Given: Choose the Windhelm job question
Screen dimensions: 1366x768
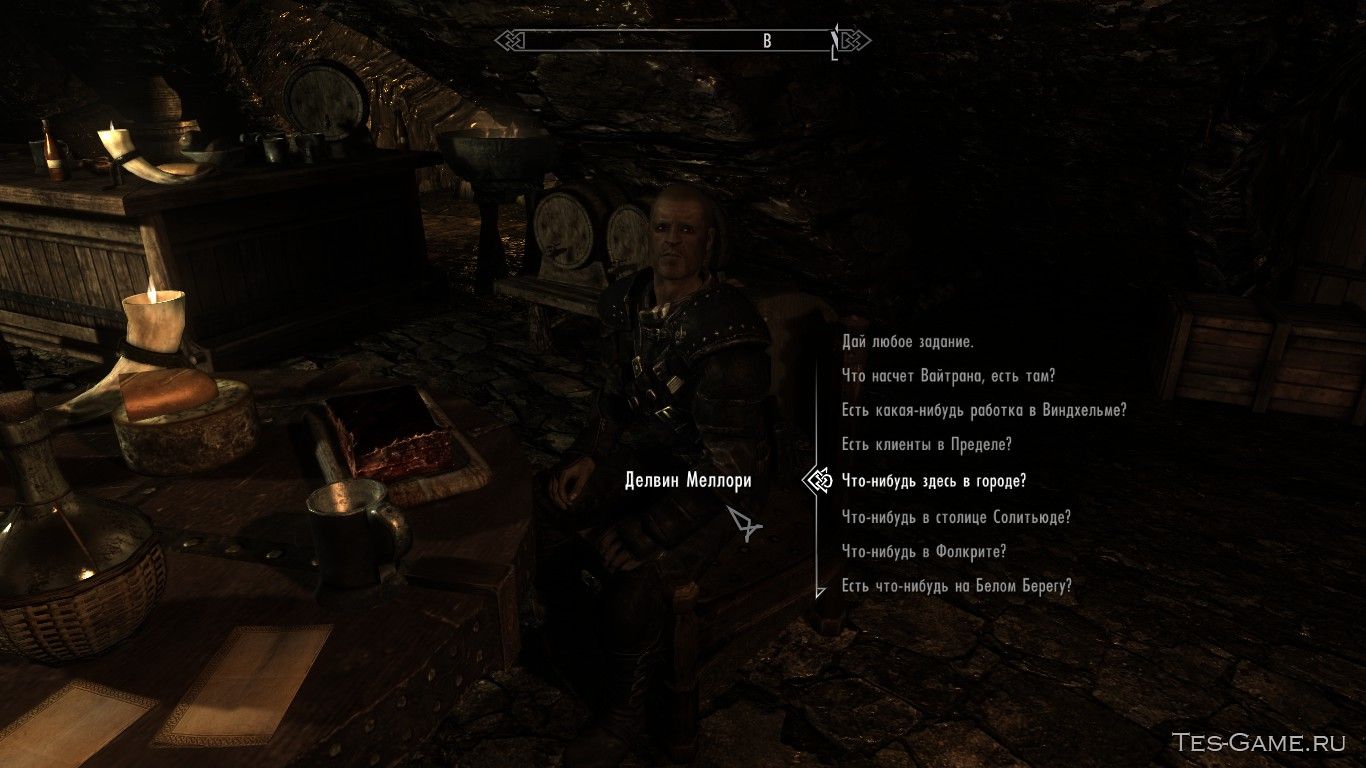Looking at the screenshot, I should pos(983,410).
